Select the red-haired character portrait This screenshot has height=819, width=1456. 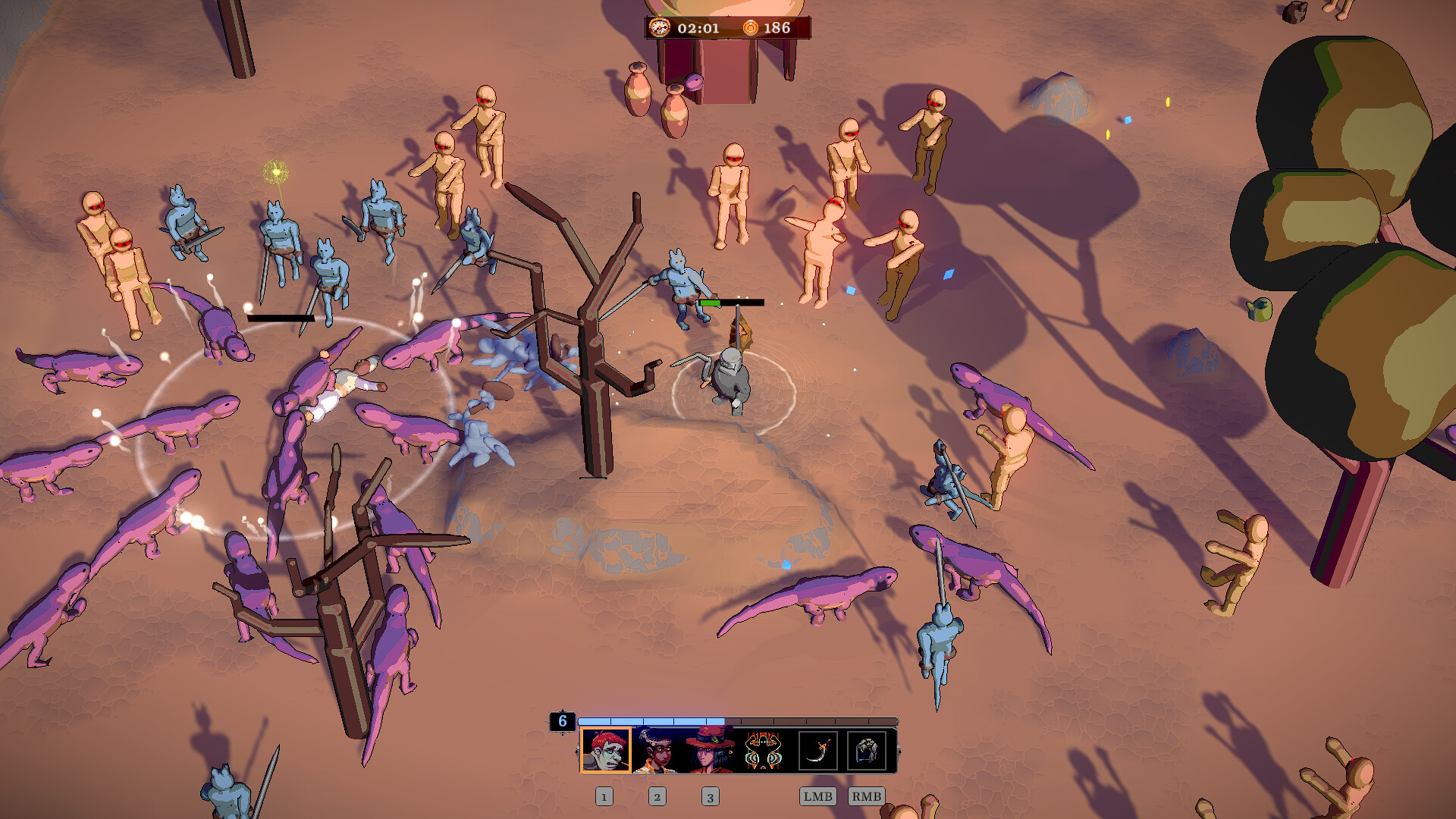point(605,750)
